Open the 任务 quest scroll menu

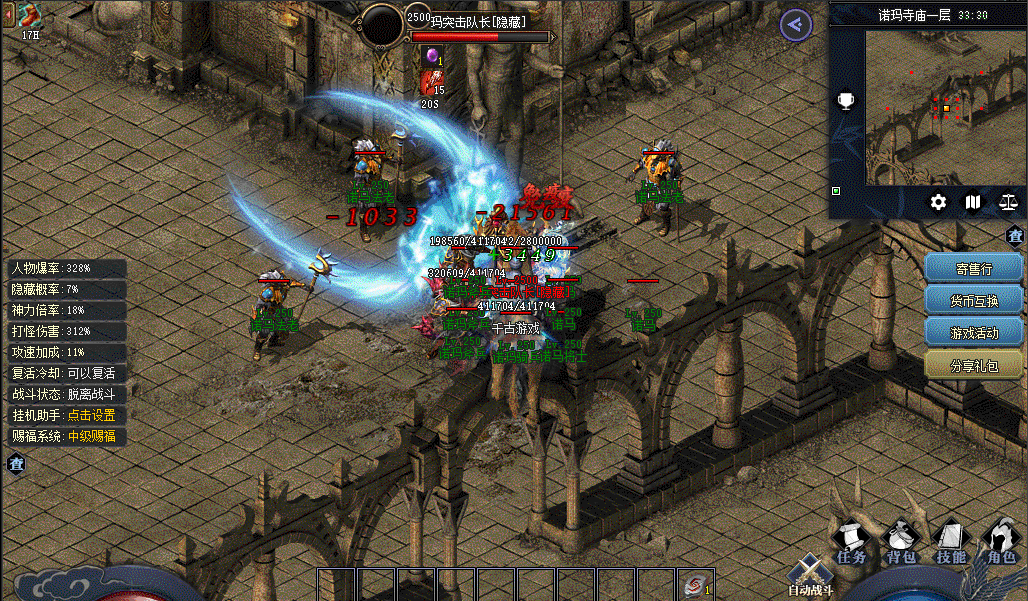851,542
